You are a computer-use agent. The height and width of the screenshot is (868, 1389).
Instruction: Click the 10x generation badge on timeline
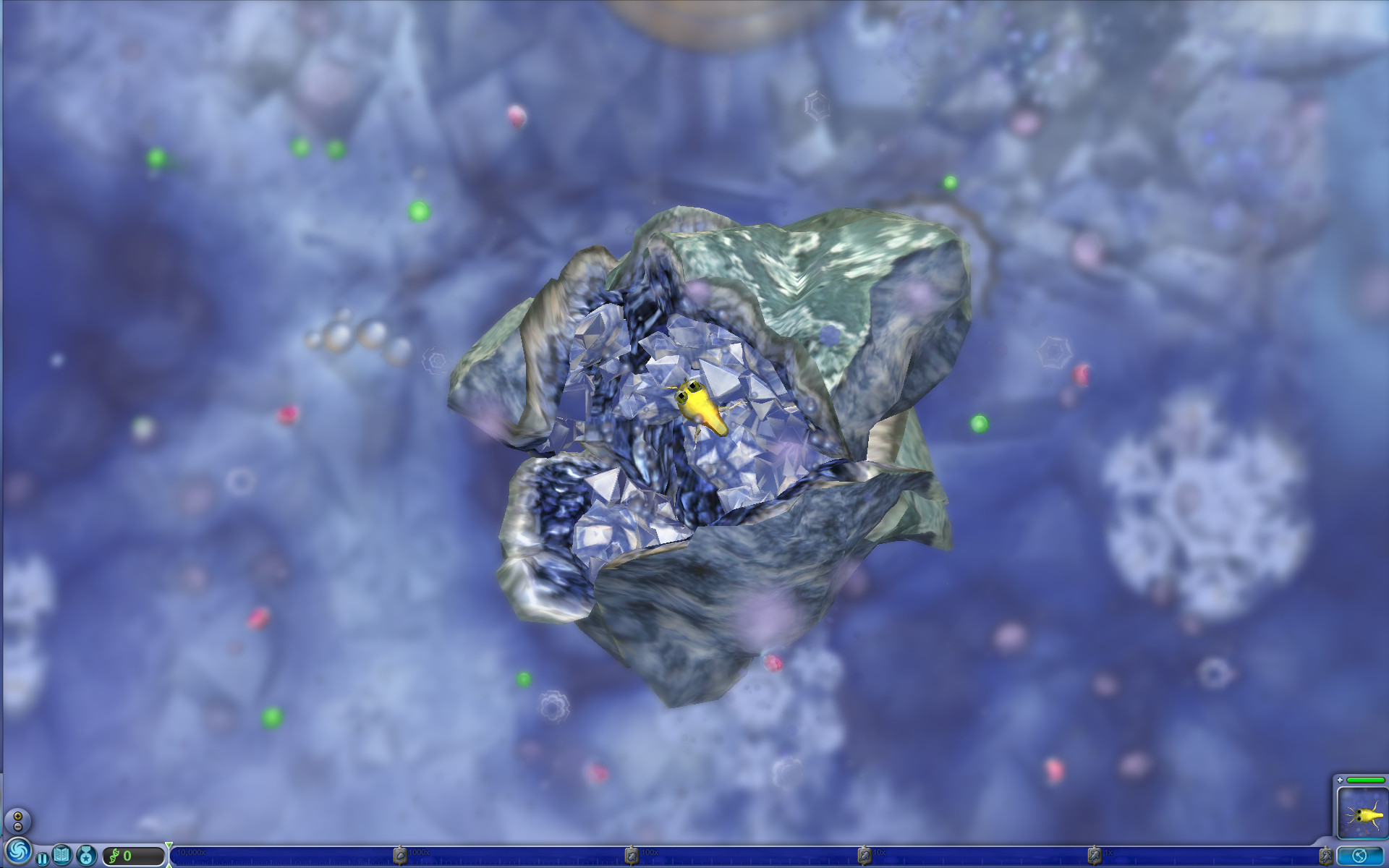[865, 855]
